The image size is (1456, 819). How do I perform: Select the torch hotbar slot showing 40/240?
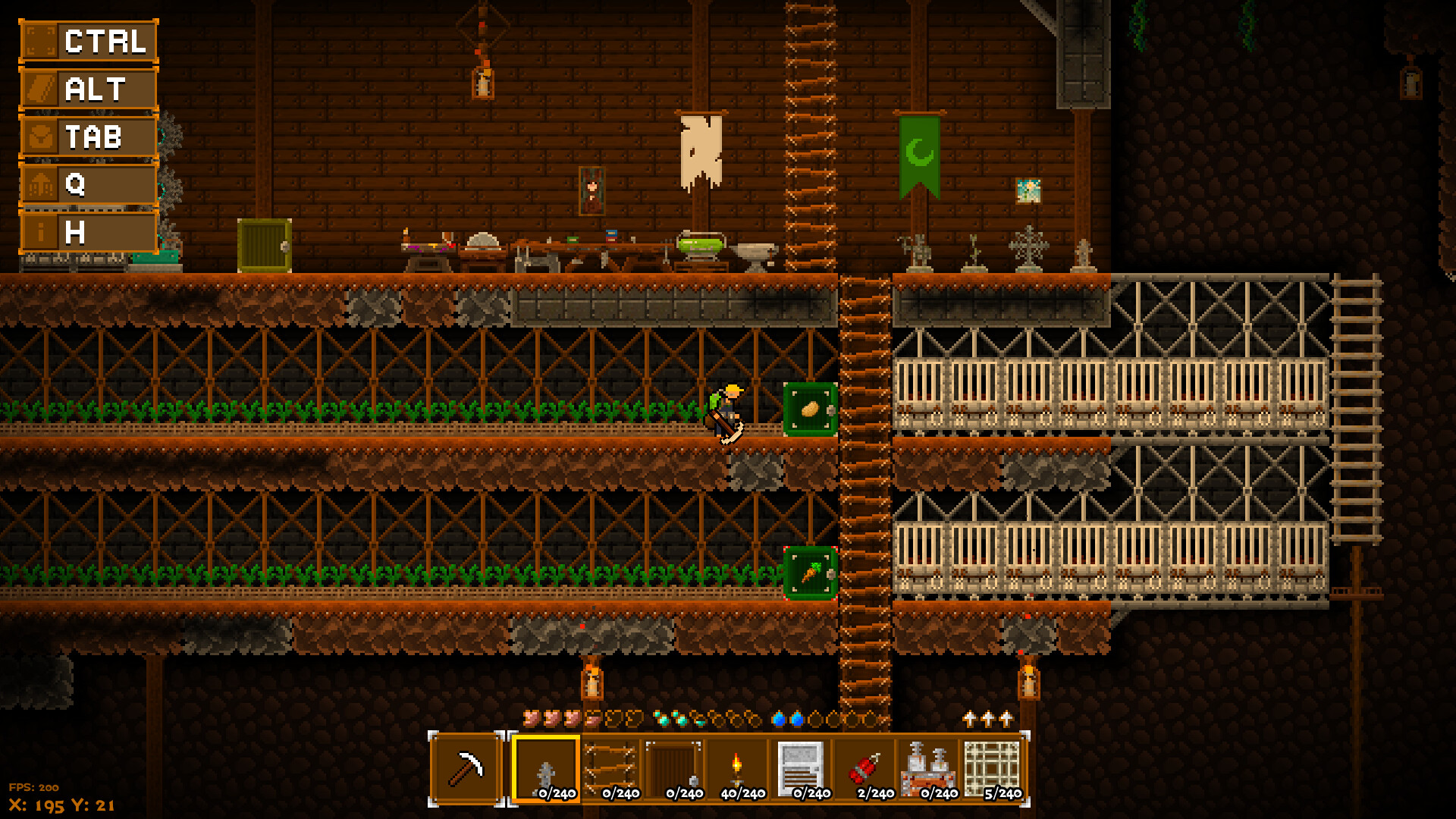(736, 766)
